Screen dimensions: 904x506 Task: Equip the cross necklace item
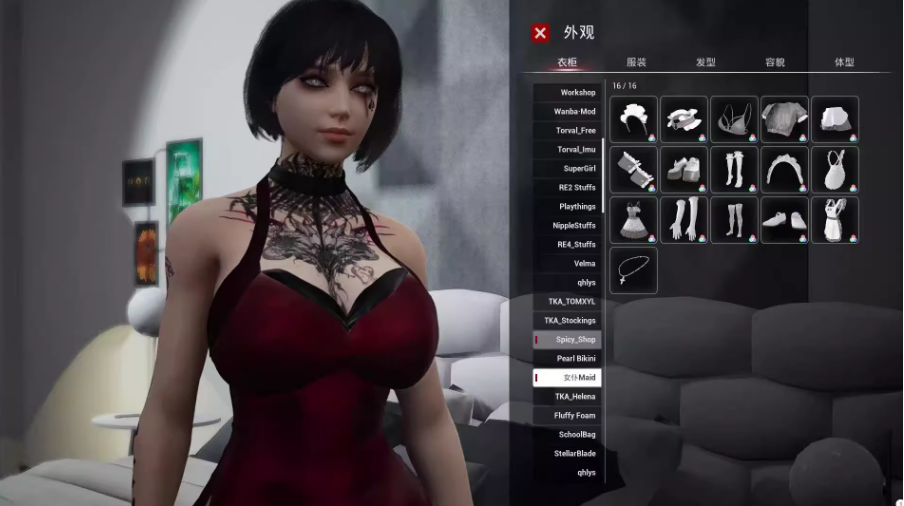point(633,270)
